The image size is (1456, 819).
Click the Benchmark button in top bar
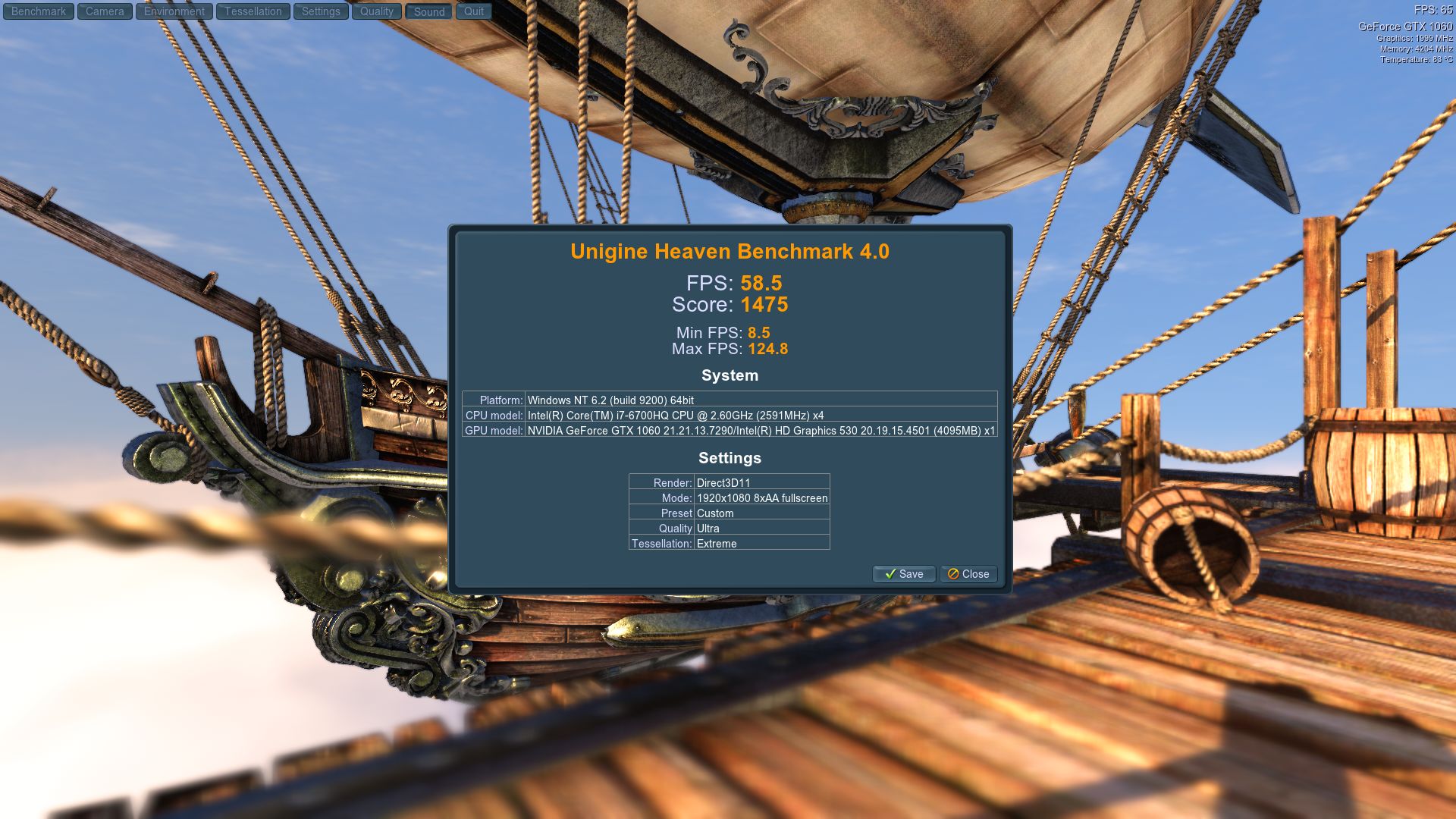(39, 11)
